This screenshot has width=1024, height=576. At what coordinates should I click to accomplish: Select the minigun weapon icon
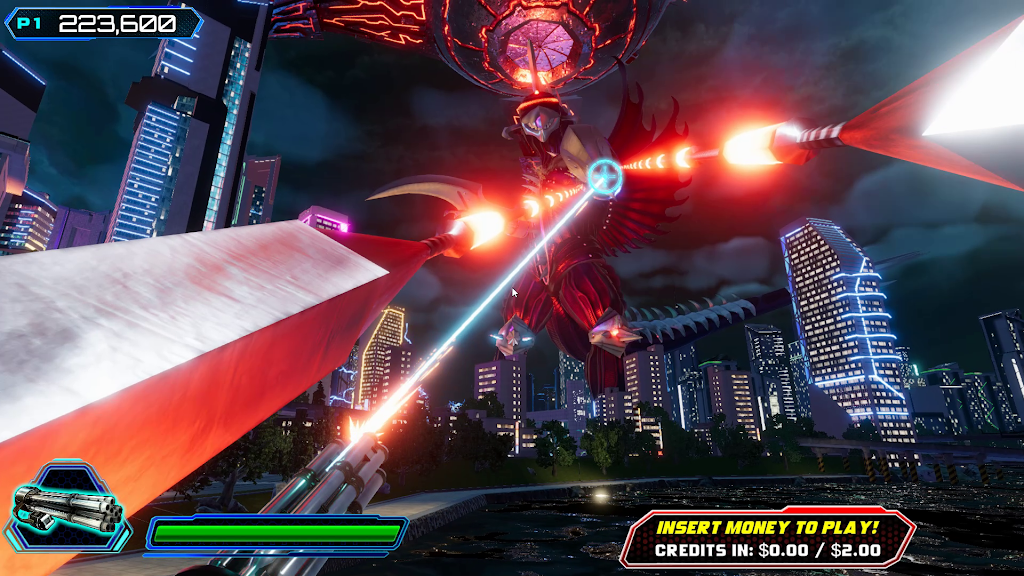[70, 506]
